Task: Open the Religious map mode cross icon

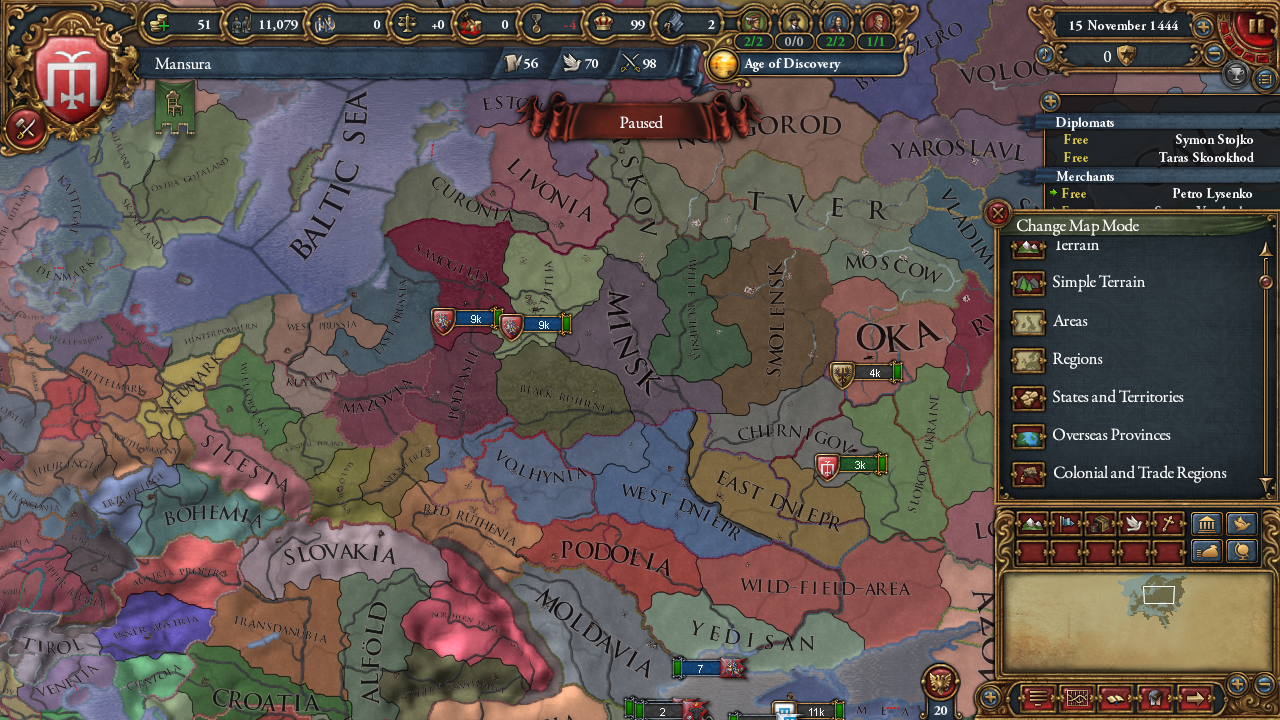Action: tap(1169, 523)
